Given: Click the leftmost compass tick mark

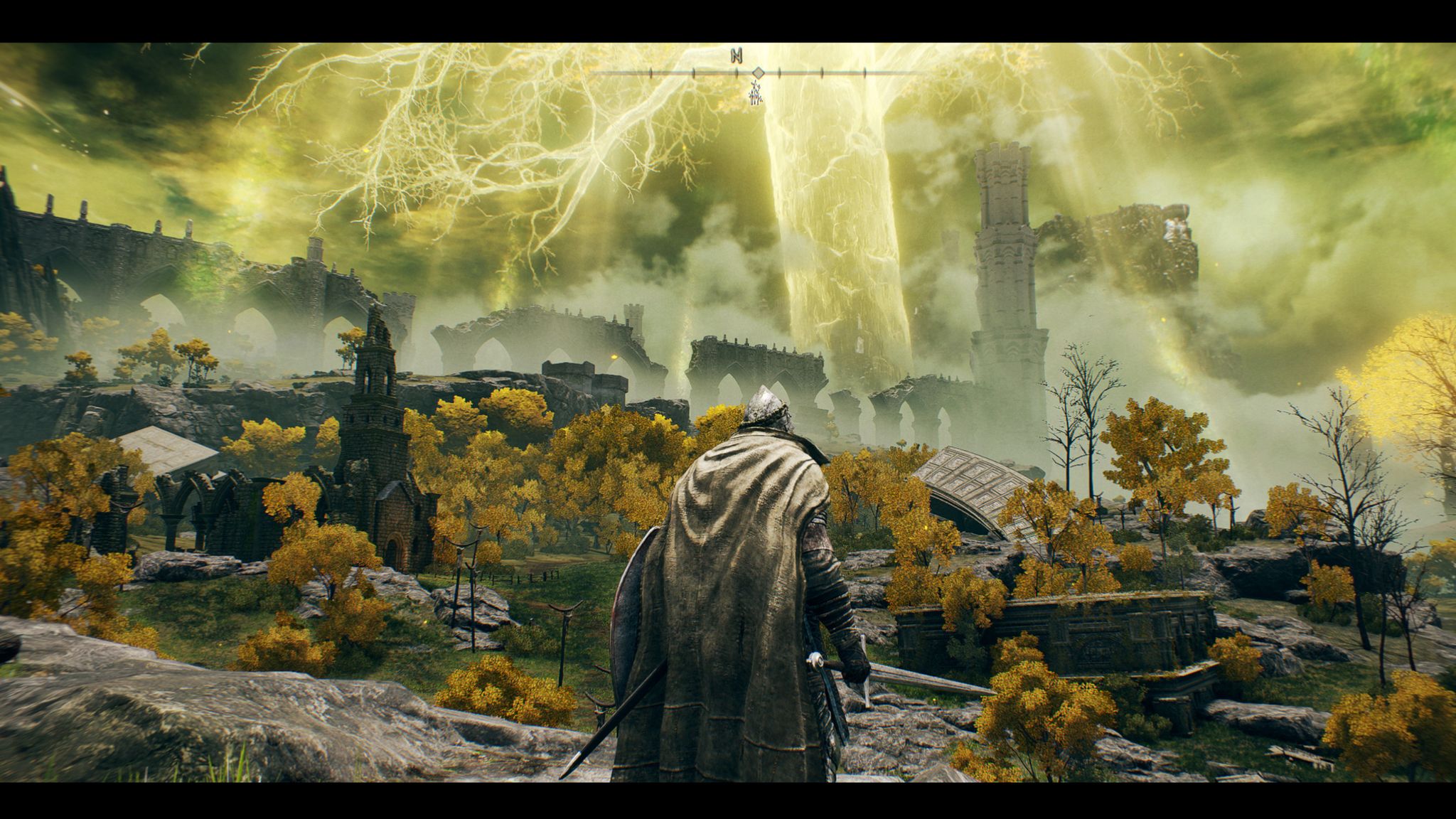Looking at the screenshot, I should click(651, 73).
